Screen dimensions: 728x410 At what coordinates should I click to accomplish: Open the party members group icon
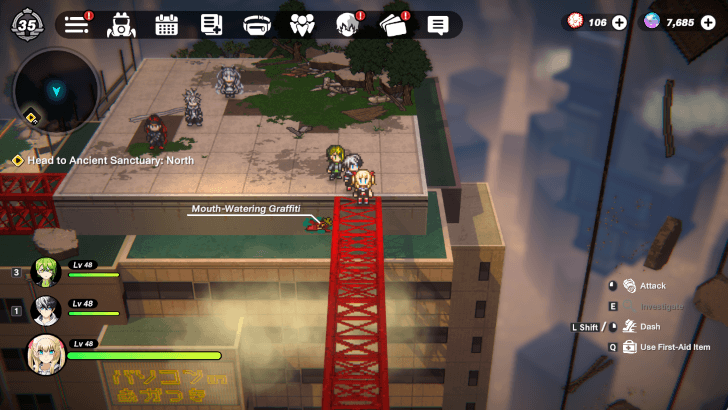302,25
